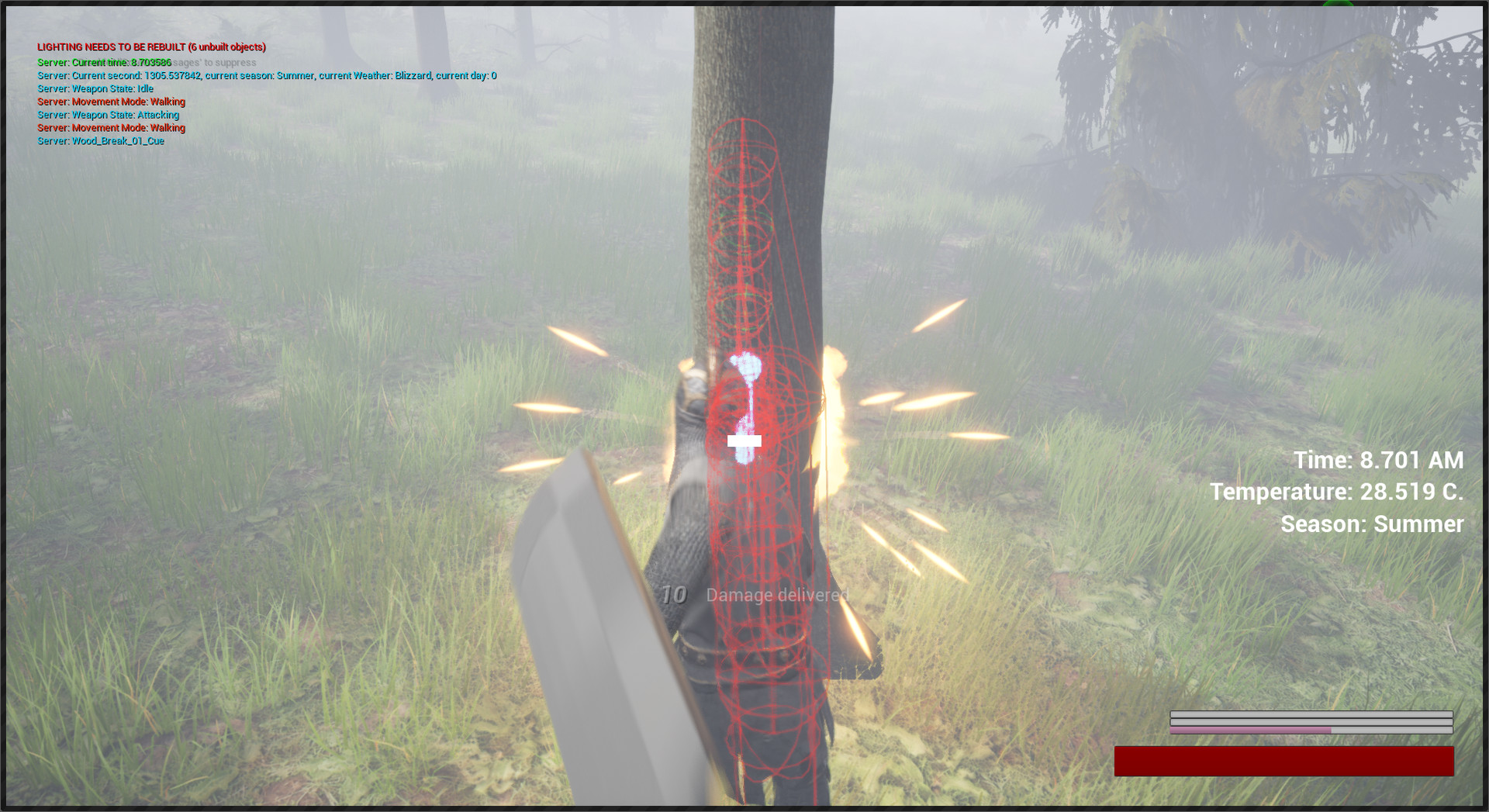This screenshot has height=812, width=1489.
Task: Expand the Wood_Break_01_Cue entry
Action: (101, 140)
